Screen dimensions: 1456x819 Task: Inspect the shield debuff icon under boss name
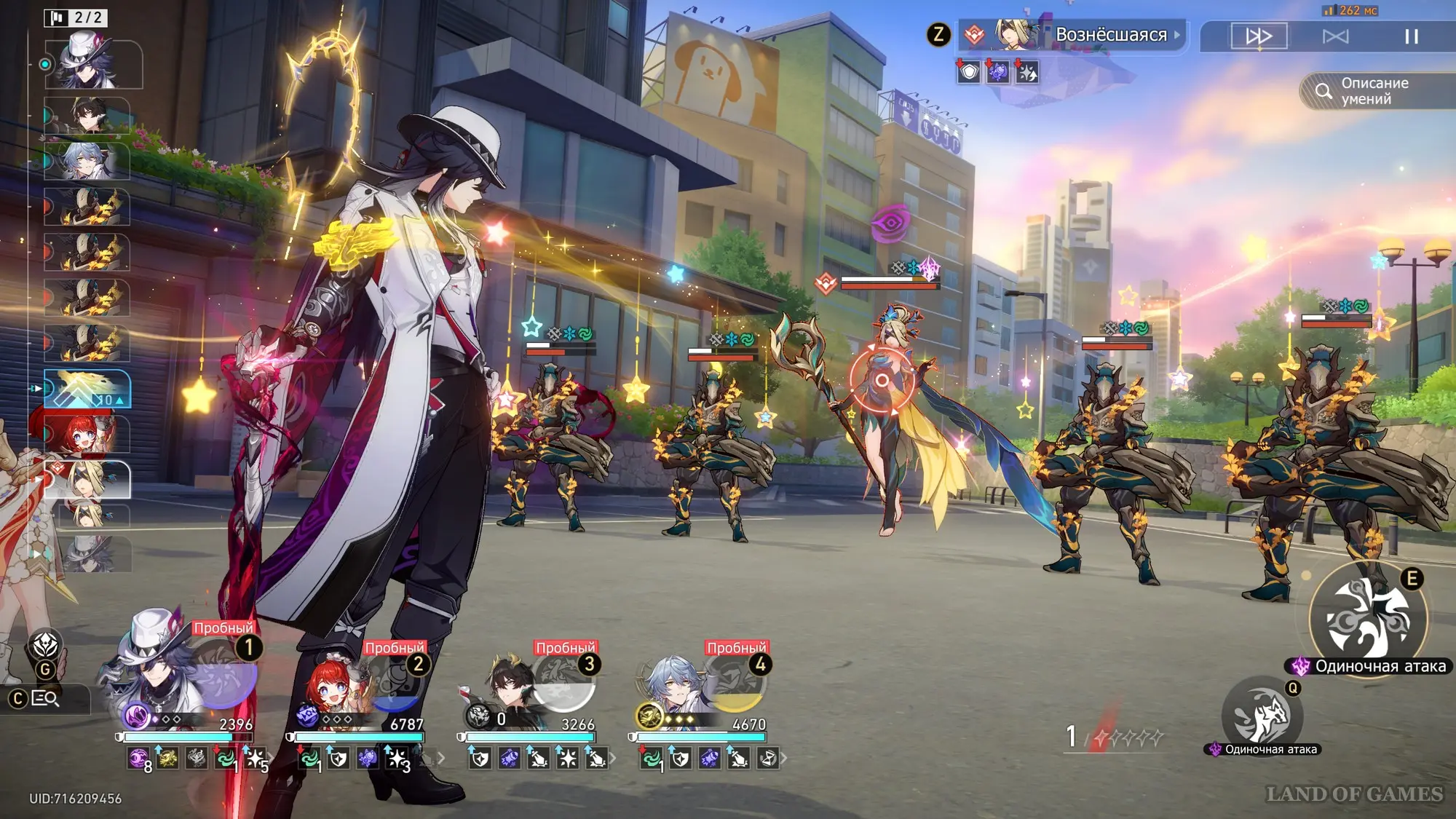pos(968,72)
